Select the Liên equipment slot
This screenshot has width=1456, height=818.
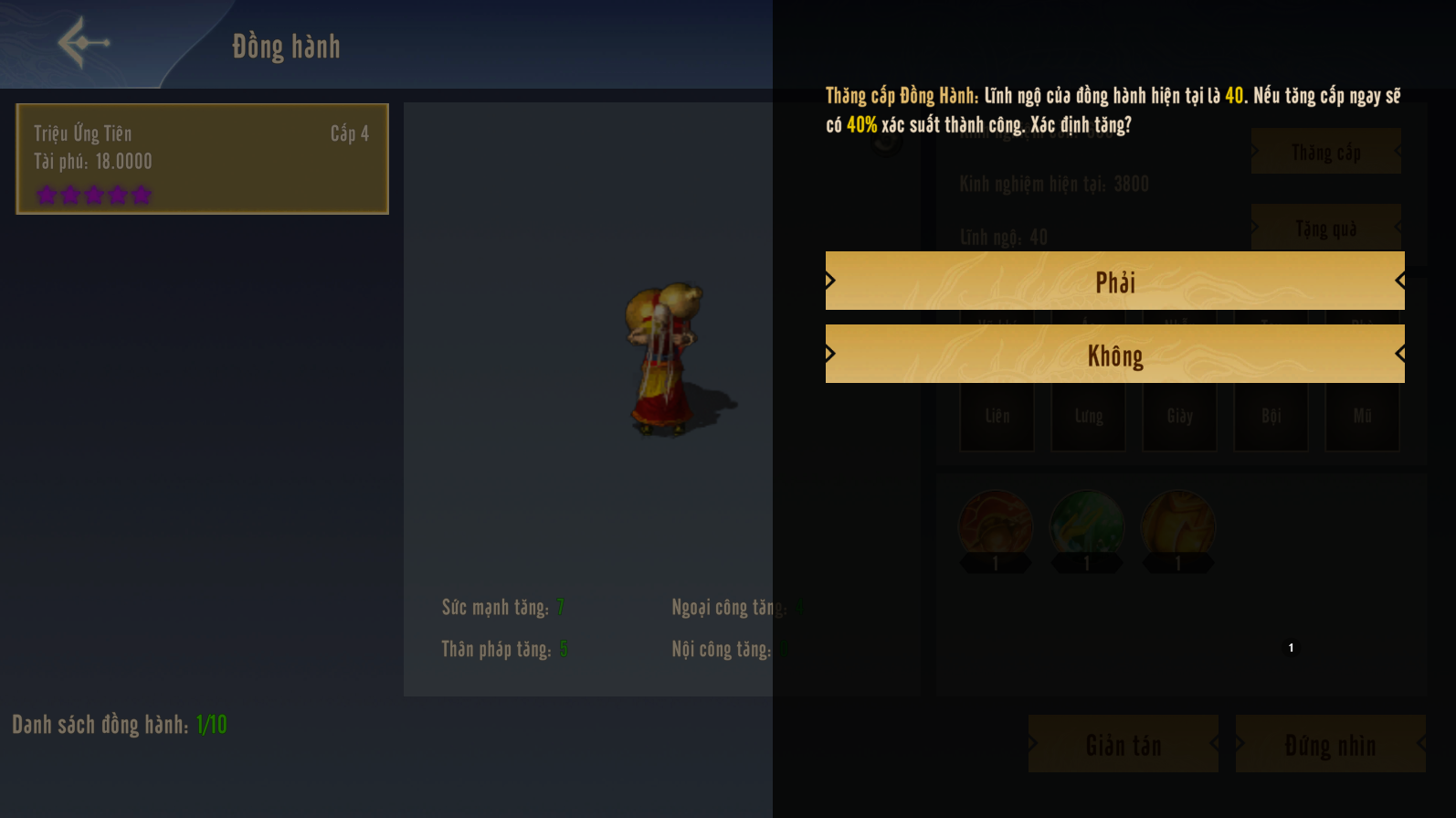(997, 417)
